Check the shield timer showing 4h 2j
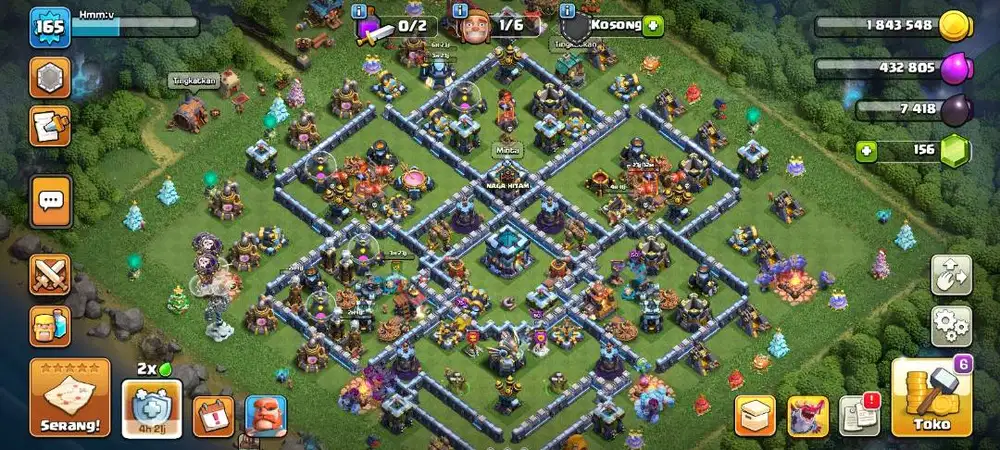The image size is (1000, 450). coord(152,410)
